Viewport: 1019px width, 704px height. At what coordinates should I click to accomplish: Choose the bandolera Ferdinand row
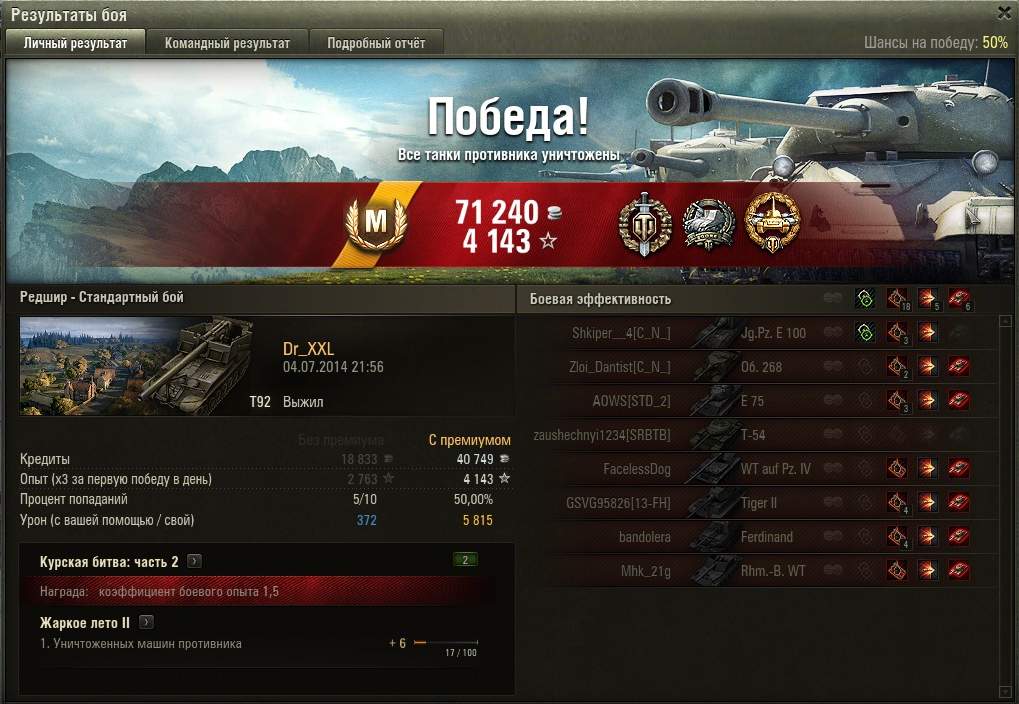[700, 537]
